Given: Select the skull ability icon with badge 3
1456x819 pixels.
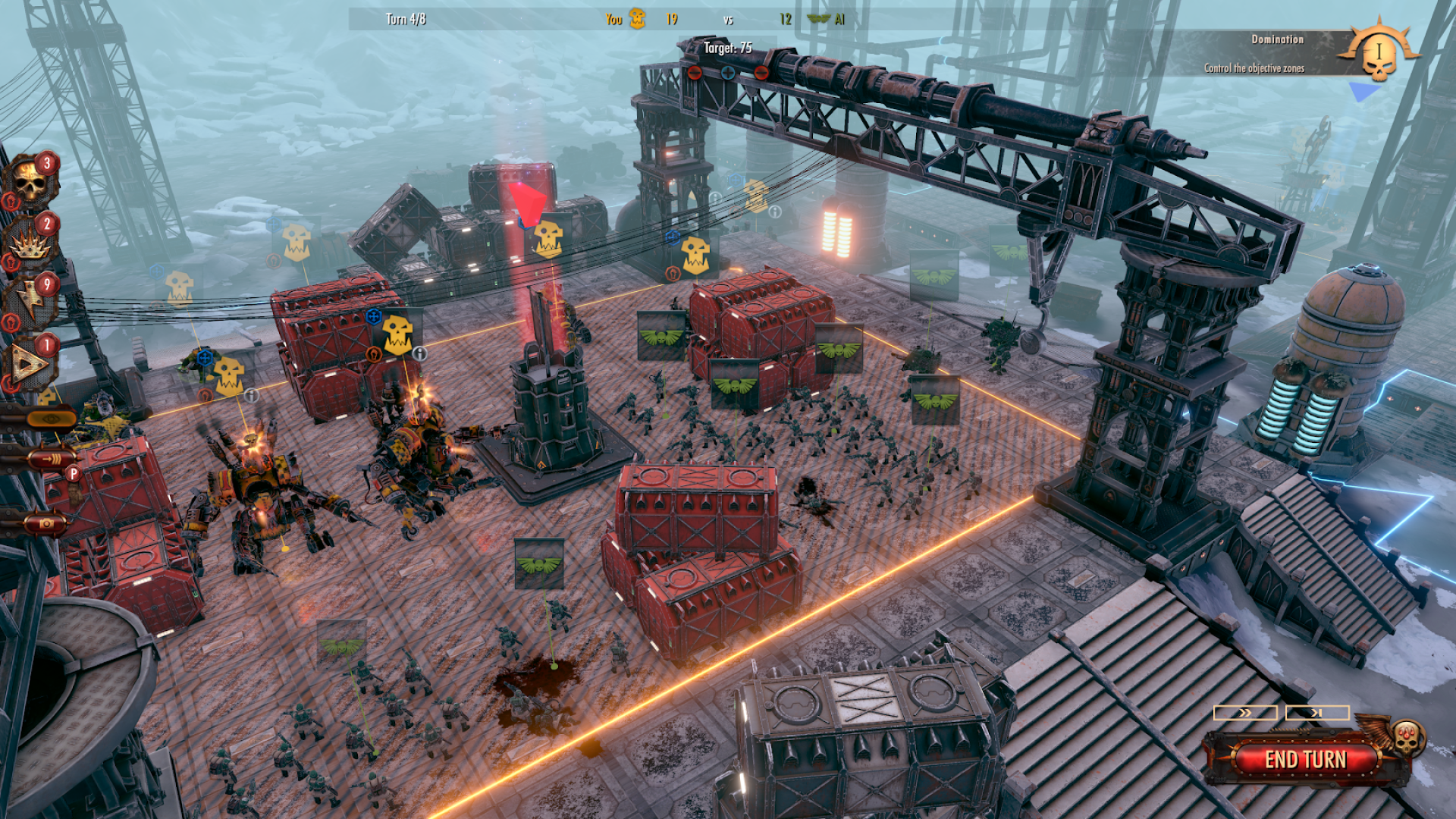Looking at the screenshot, I should [30, 182].
